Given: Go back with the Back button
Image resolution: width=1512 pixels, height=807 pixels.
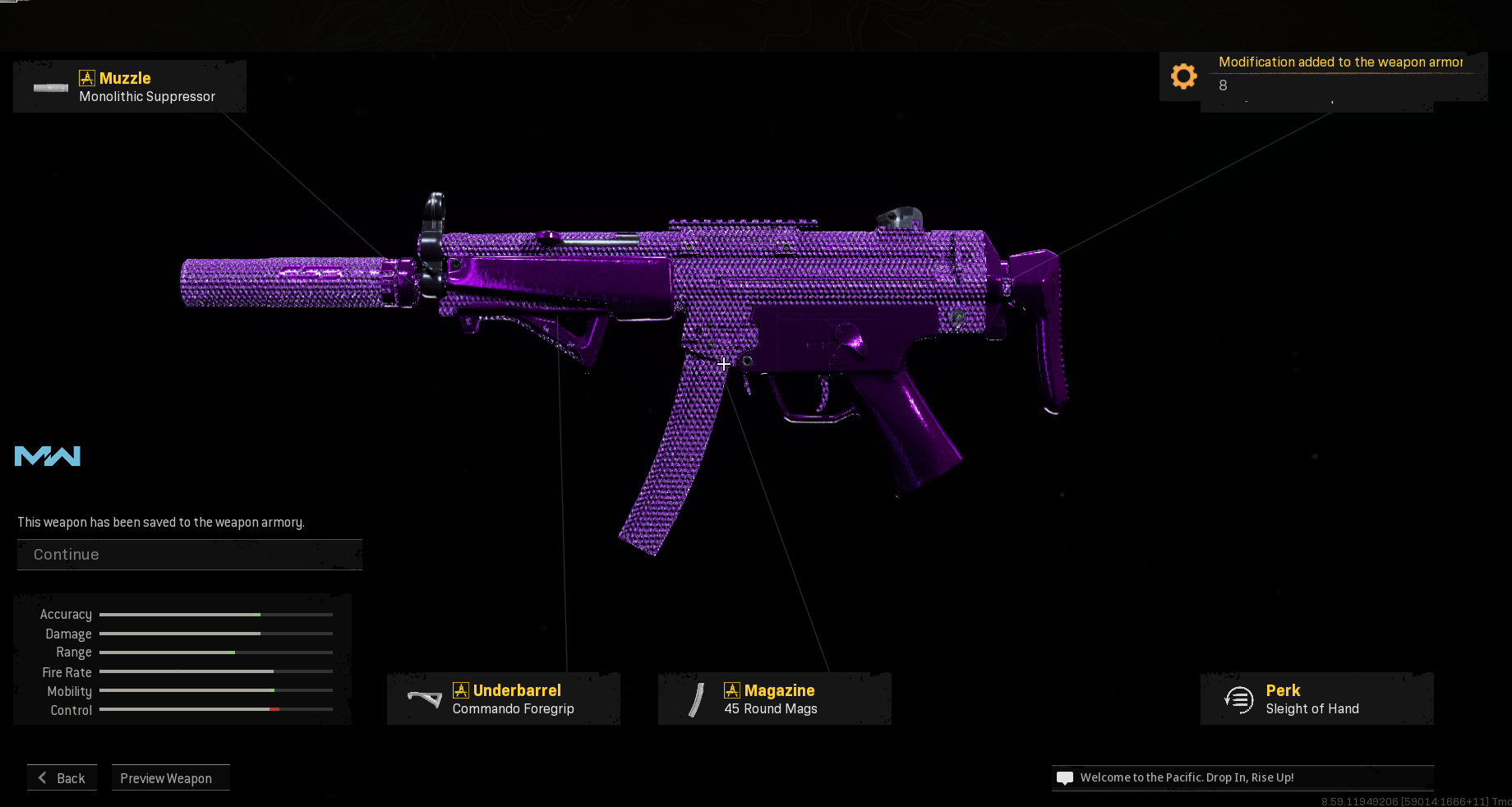Looking at the screenshot, I should pos(62,778).
